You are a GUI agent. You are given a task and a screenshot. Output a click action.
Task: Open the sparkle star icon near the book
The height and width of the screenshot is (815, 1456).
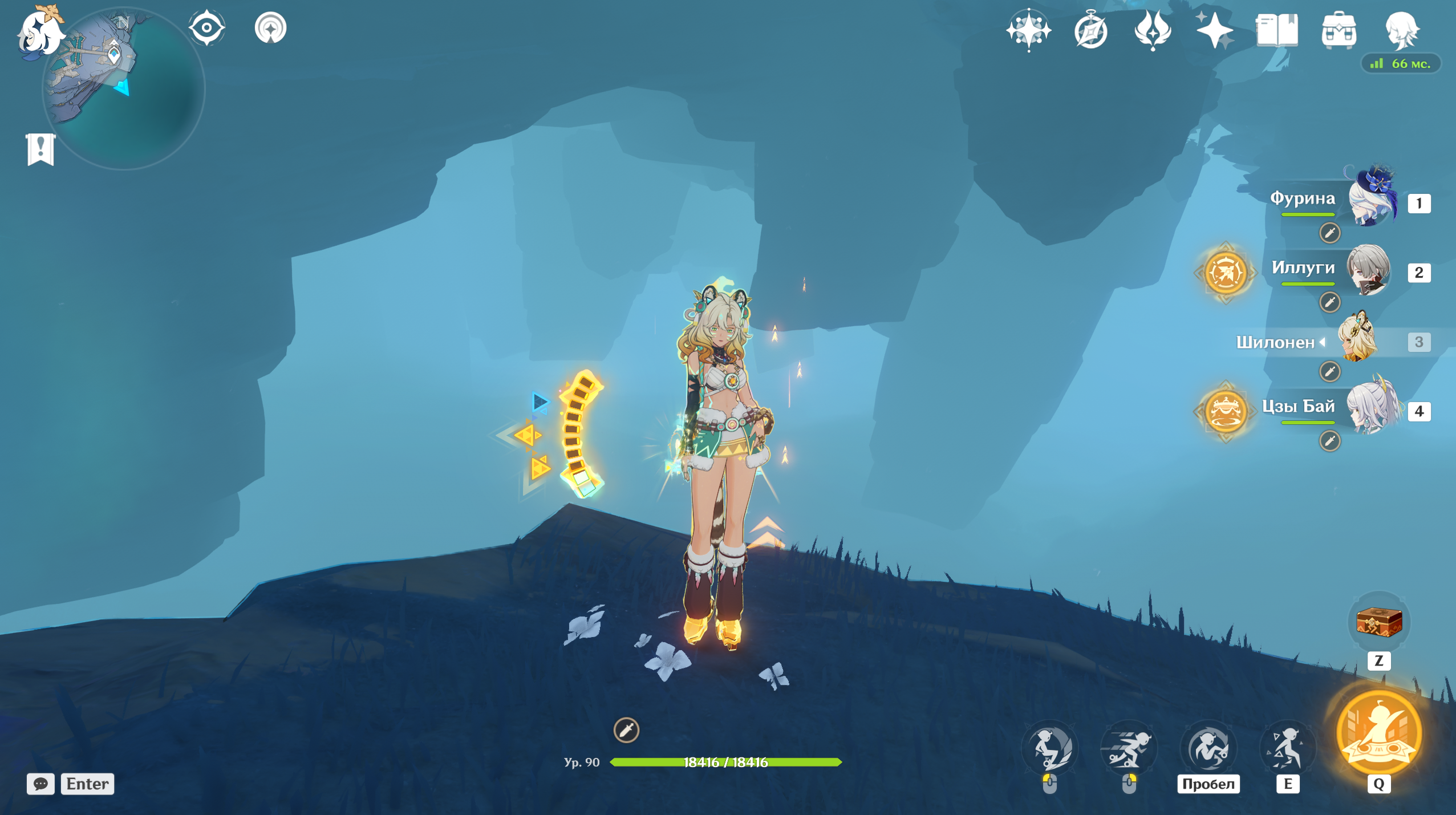click(x=1215, y=30)
